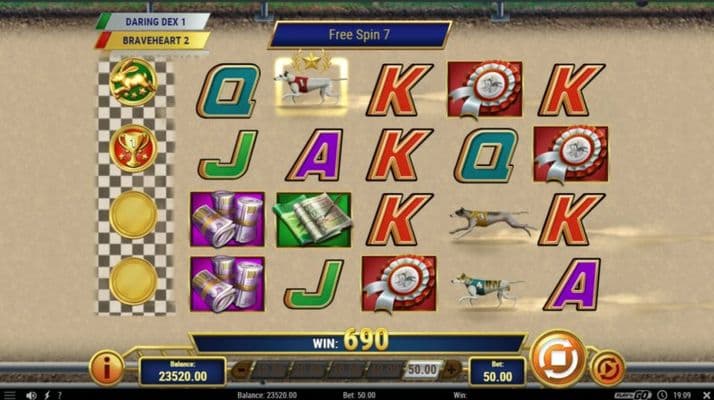
Task: Increase the bet with the plus button
Action: [451, 370]
